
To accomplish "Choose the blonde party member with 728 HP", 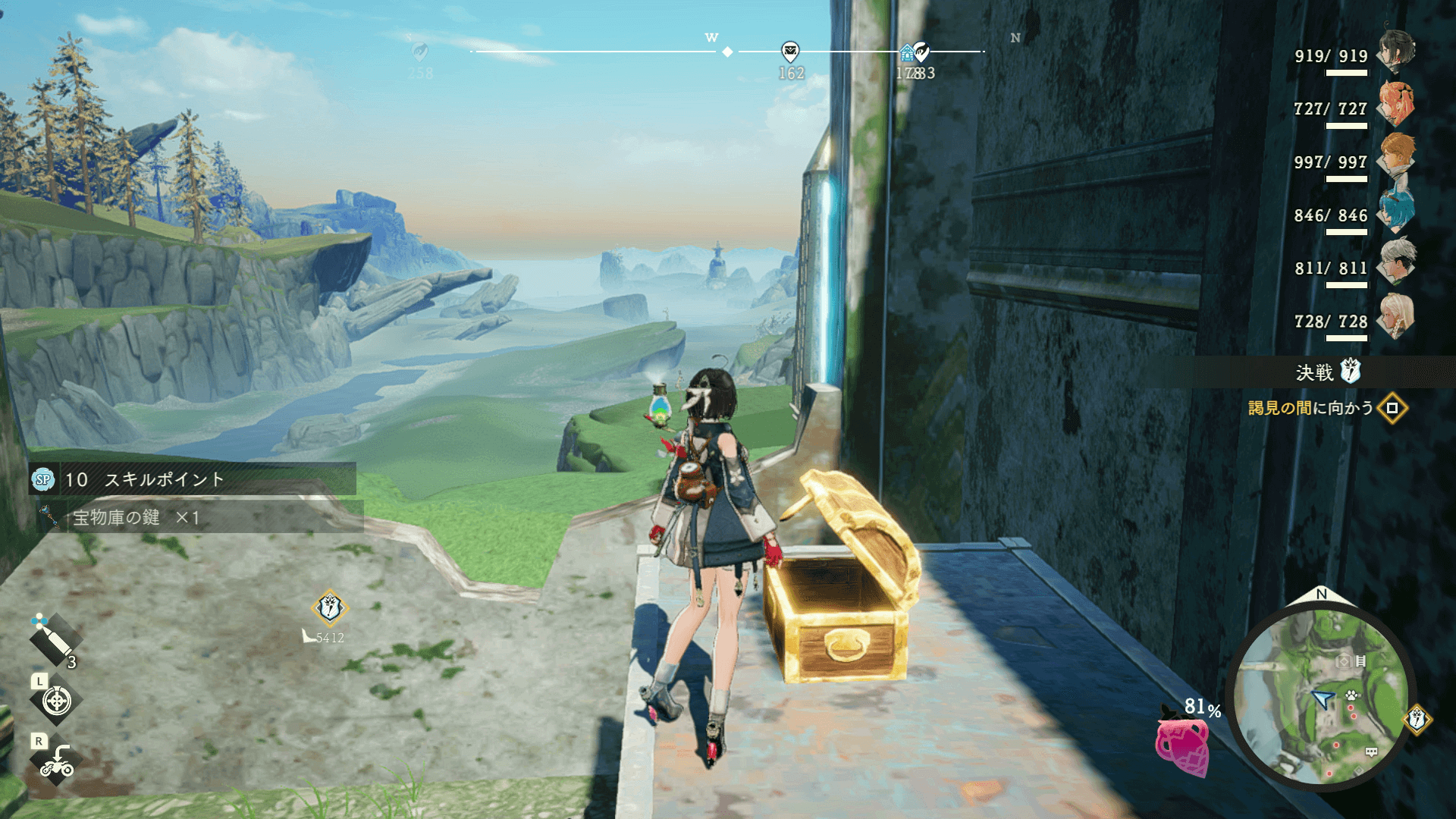I will [x=1397, y=316].
